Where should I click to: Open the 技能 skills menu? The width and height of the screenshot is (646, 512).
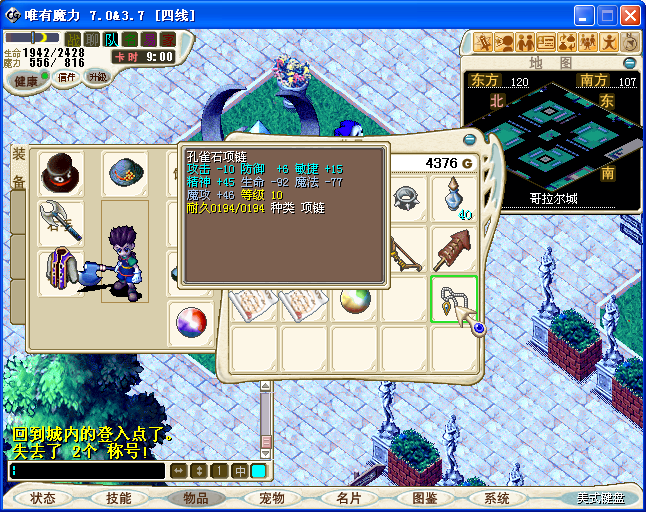pyautogui.click(x=119, y=498)
